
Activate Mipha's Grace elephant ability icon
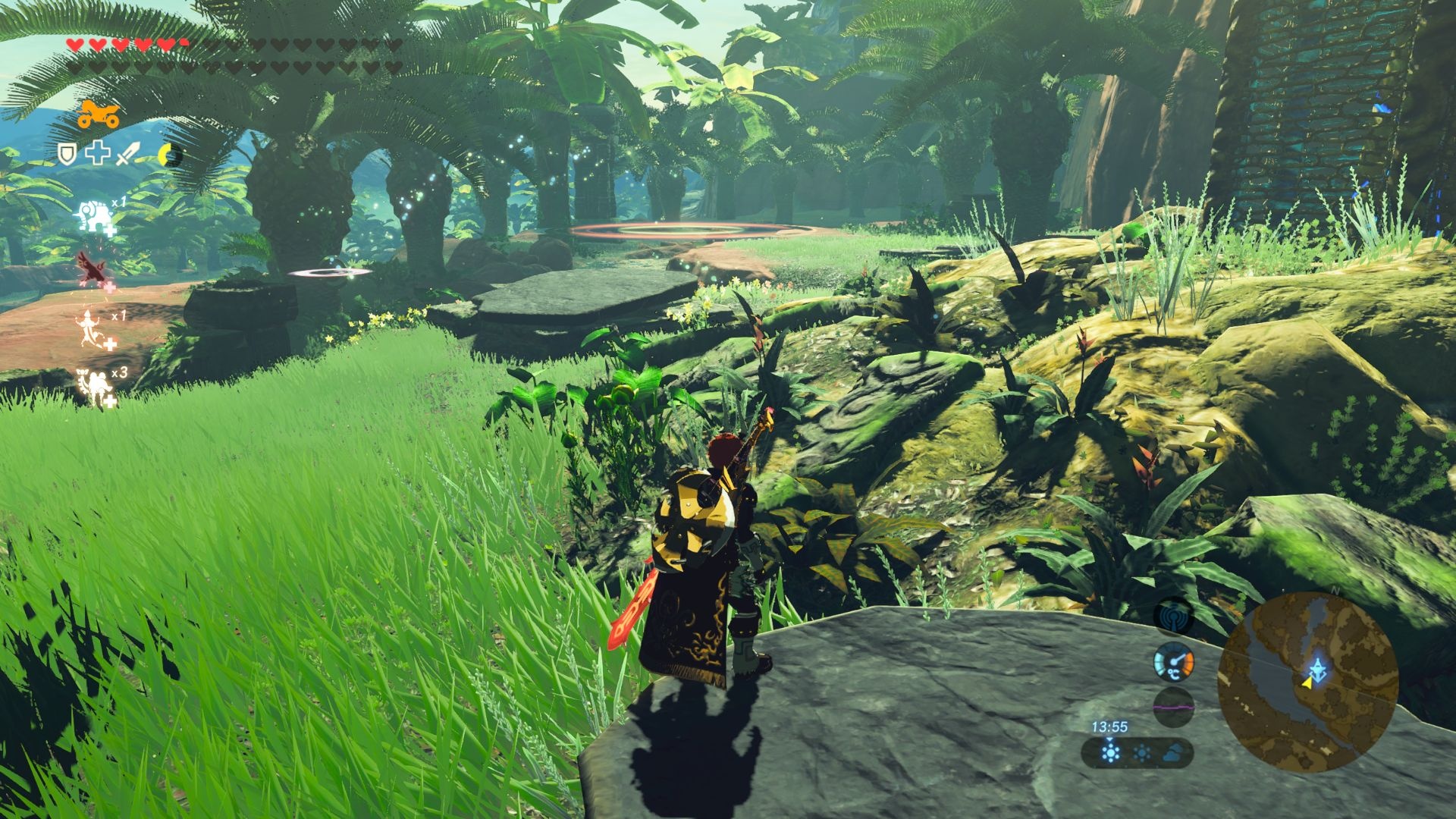point(94,218)
